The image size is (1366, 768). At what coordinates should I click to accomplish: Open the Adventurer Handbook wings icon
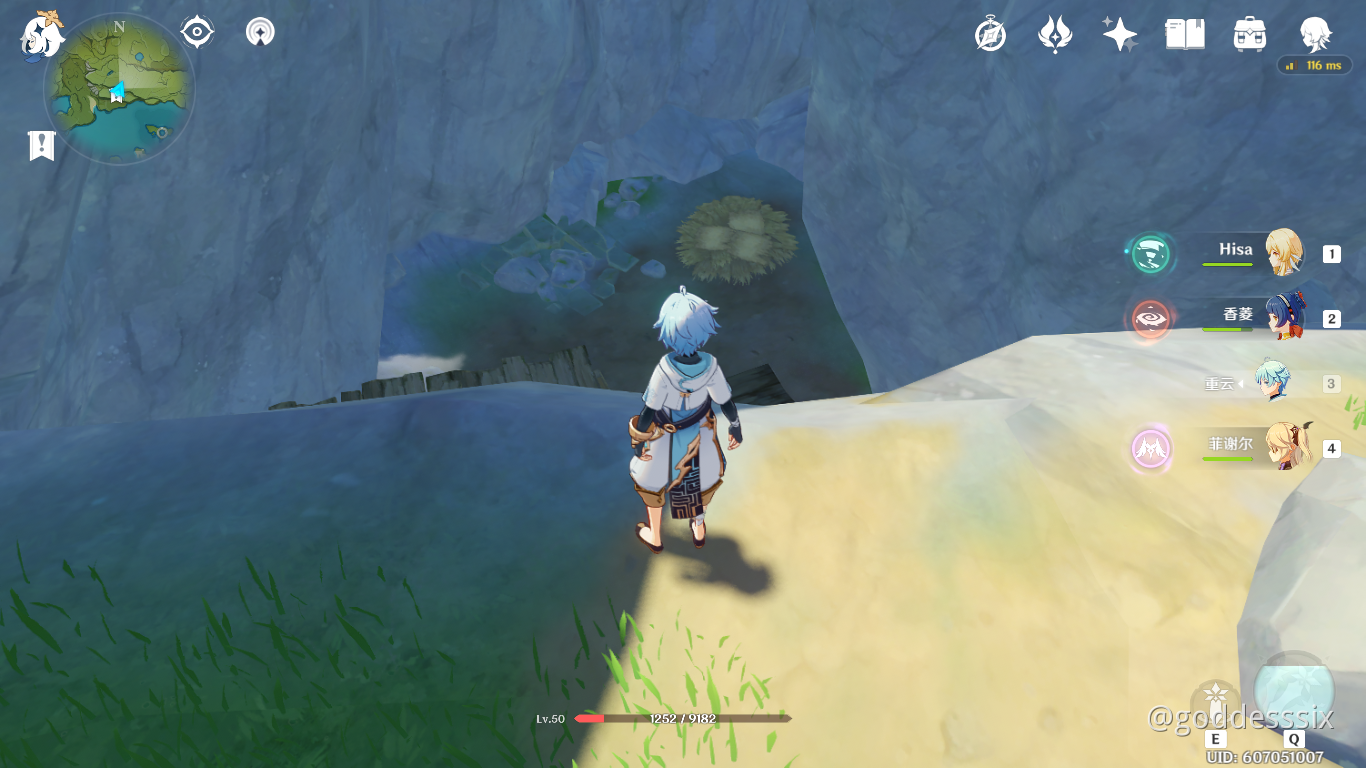(1056, 33)
